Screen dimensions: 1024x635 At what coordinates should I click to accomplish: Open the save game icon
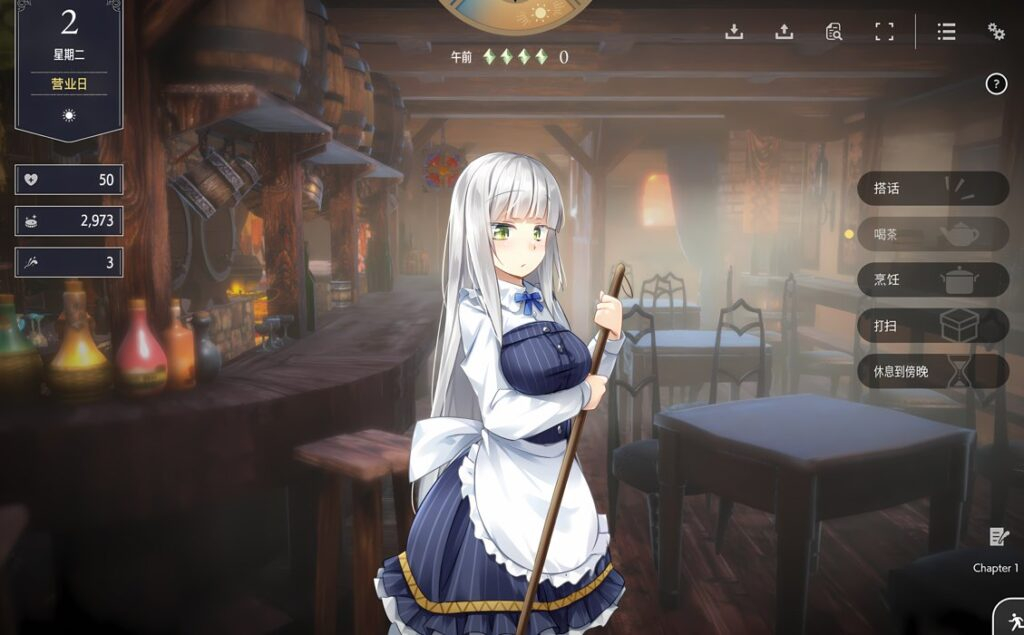(x=734, y=31)
